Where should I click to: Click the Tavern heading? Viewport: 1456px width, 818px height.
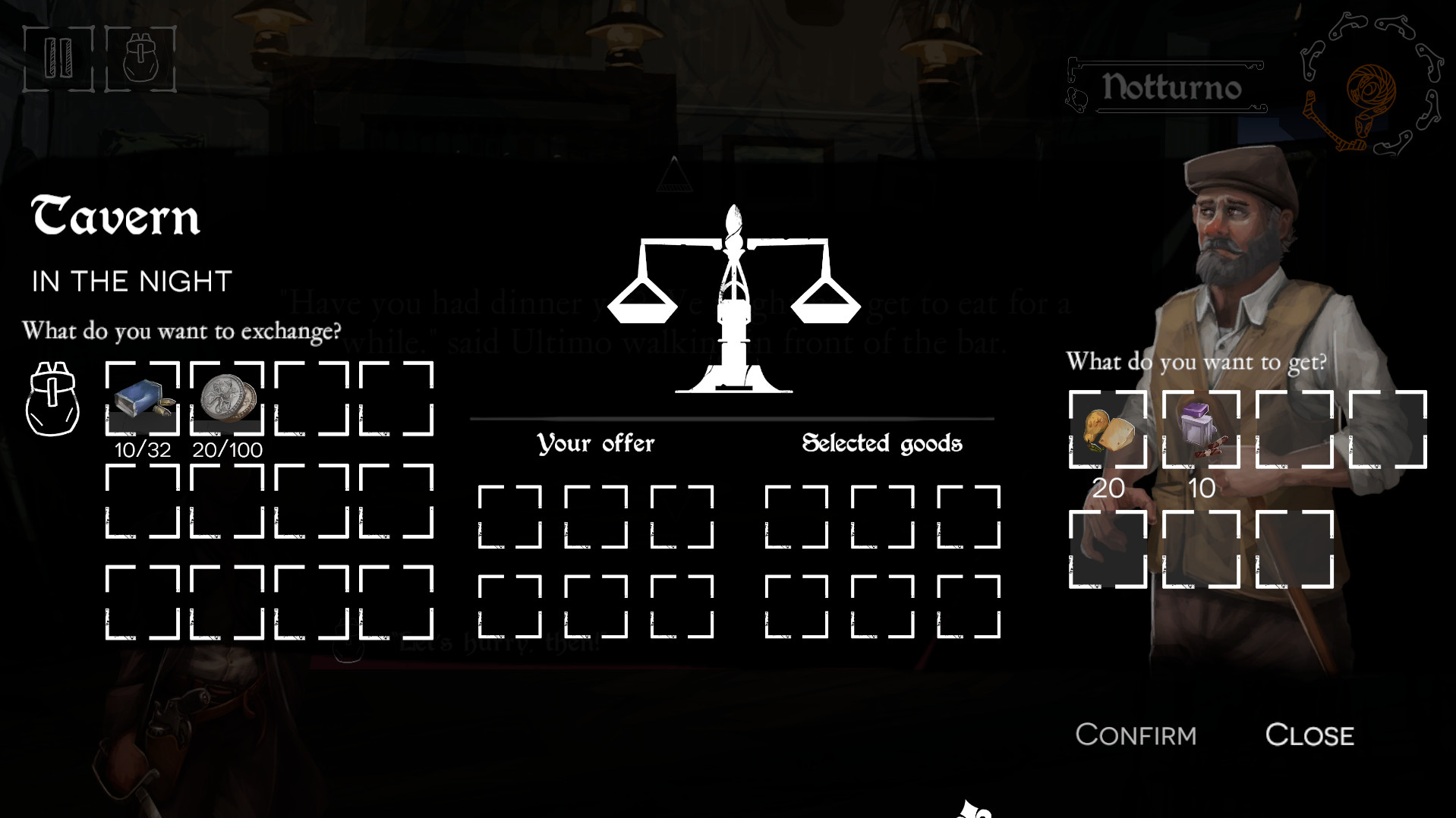pos(115,219)
